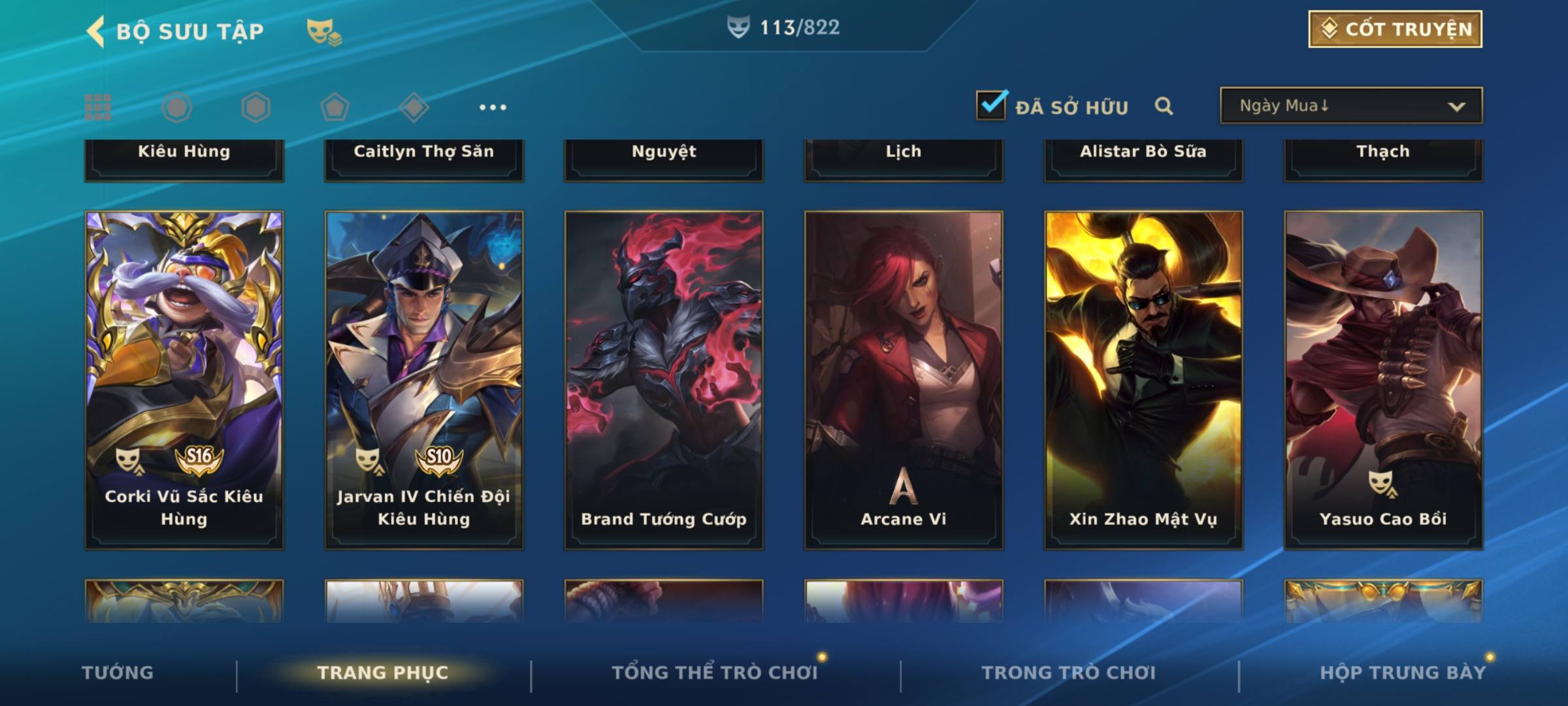View the Arcane Vi skin card
Image resolution: width=1568 pixels, height=706 pixels.
tap(904, 379)
